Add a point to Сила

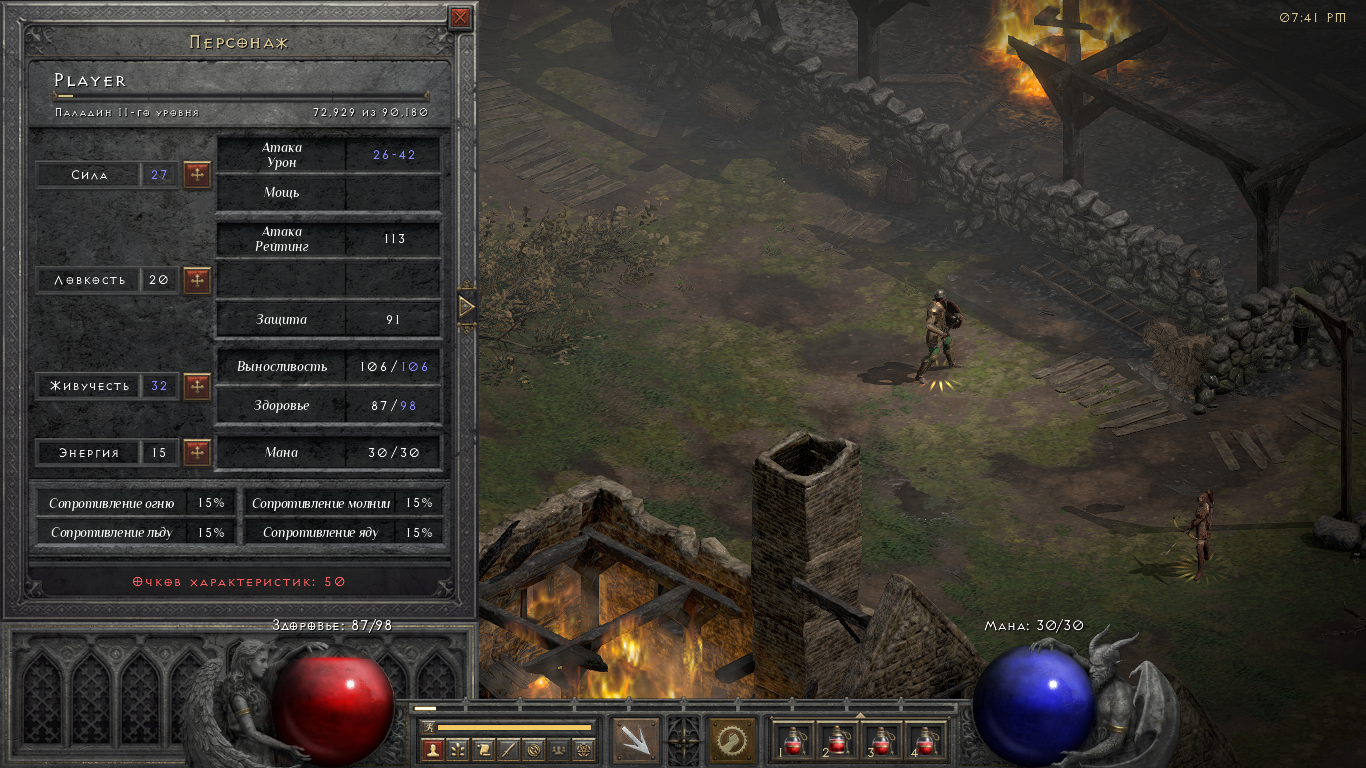197,175
